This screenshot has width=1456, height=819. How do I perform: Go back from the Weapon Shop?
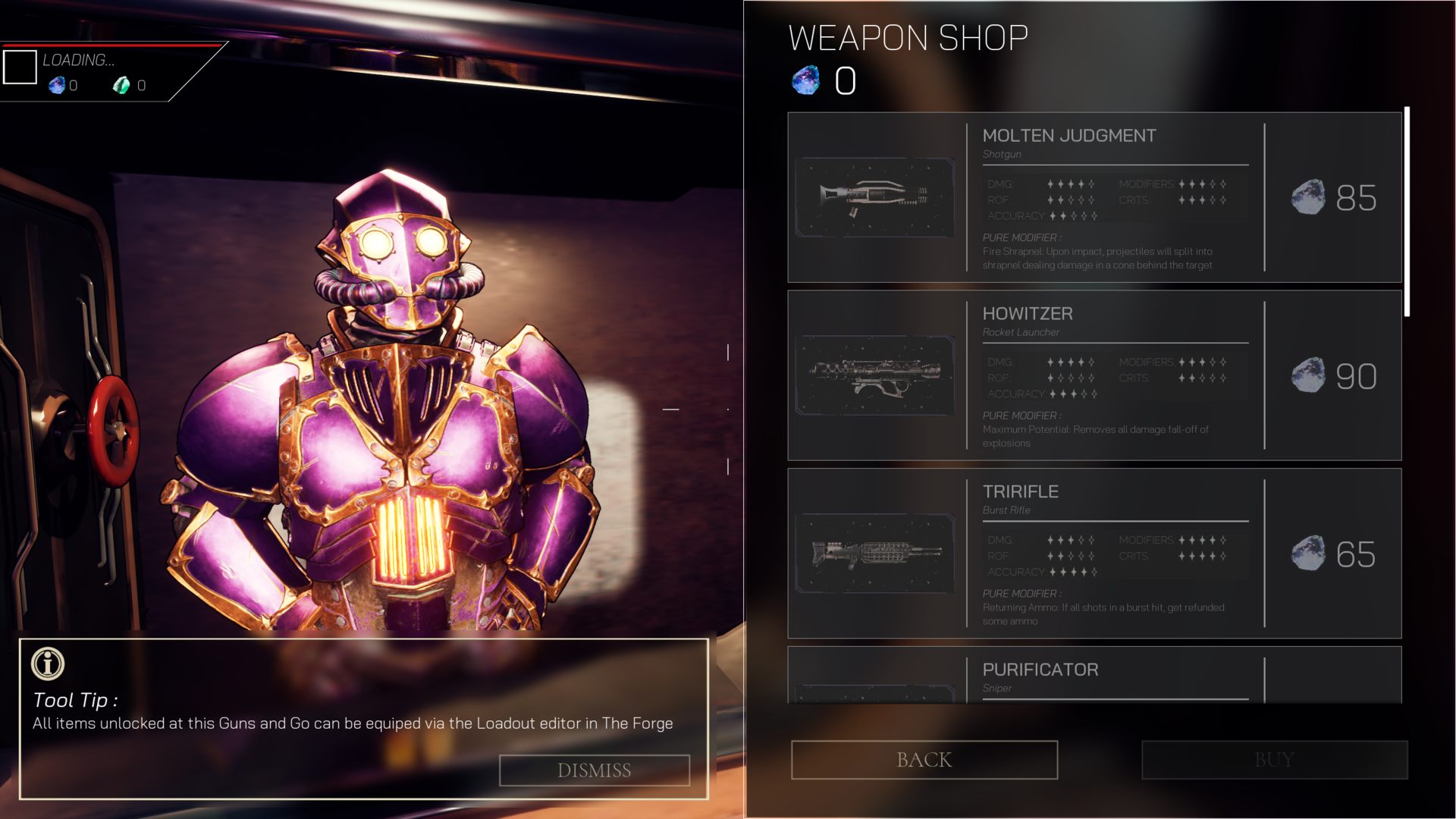[924, 760]
